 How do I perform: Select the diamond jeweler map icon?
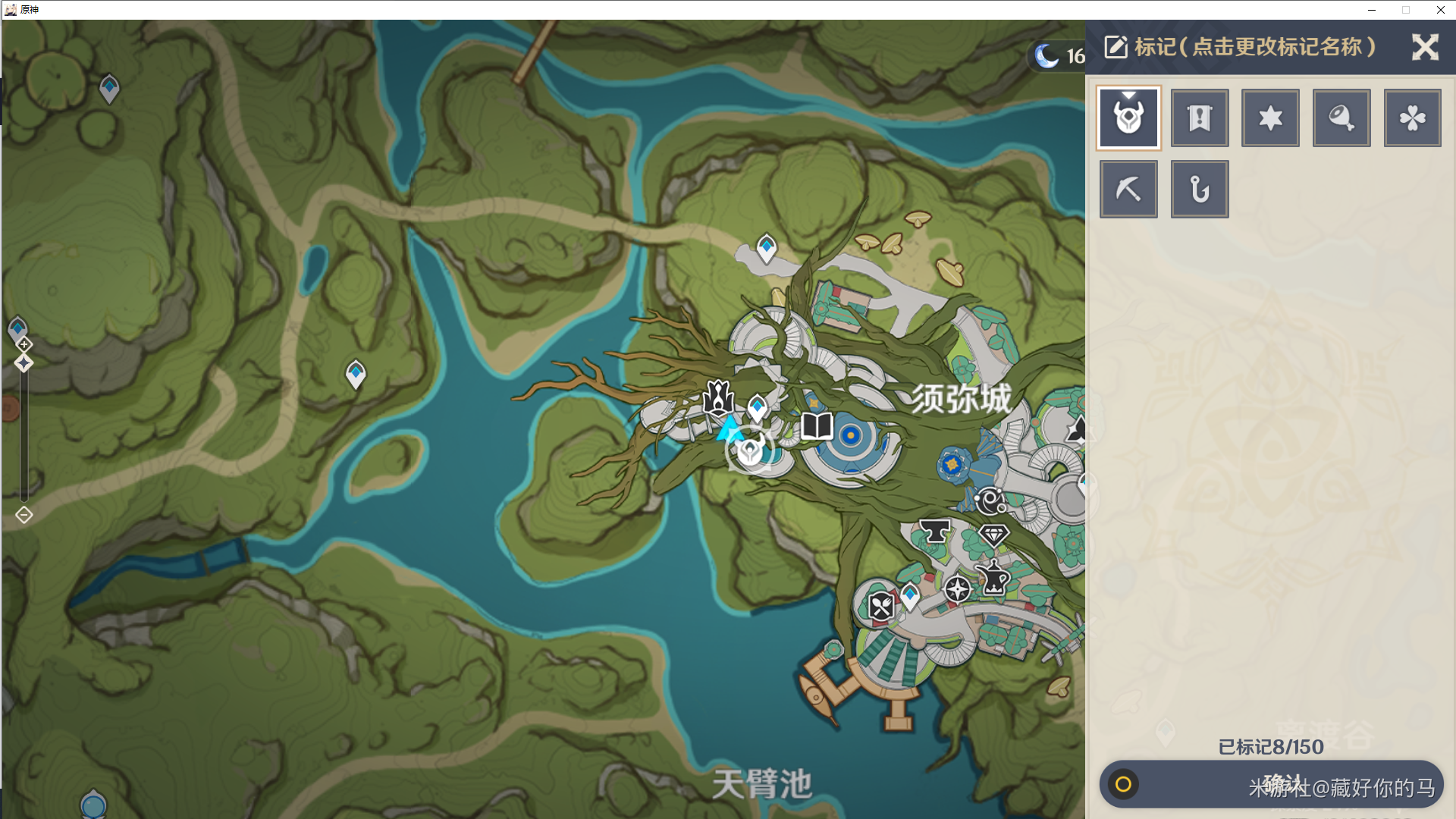[x=993, y=535]
